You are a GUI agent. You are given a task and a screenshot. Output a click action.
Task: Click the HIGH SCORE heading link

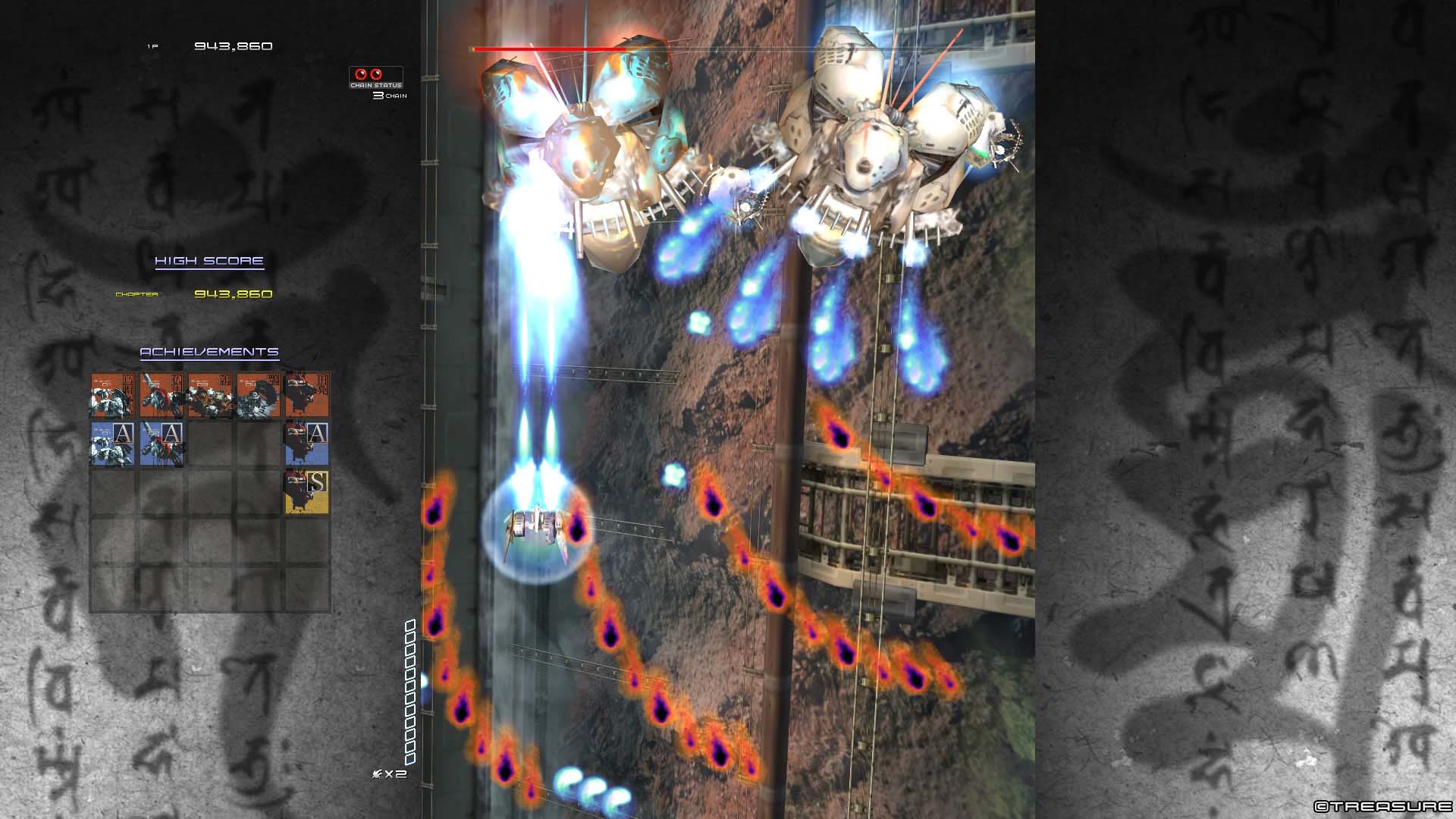click(x=209, y=259)
